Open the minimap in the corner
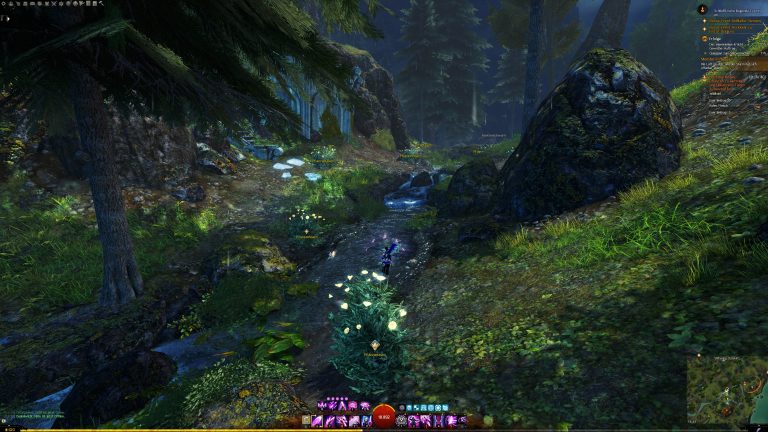Viewport: 768px width, 432px height. [x=727, y=388]
